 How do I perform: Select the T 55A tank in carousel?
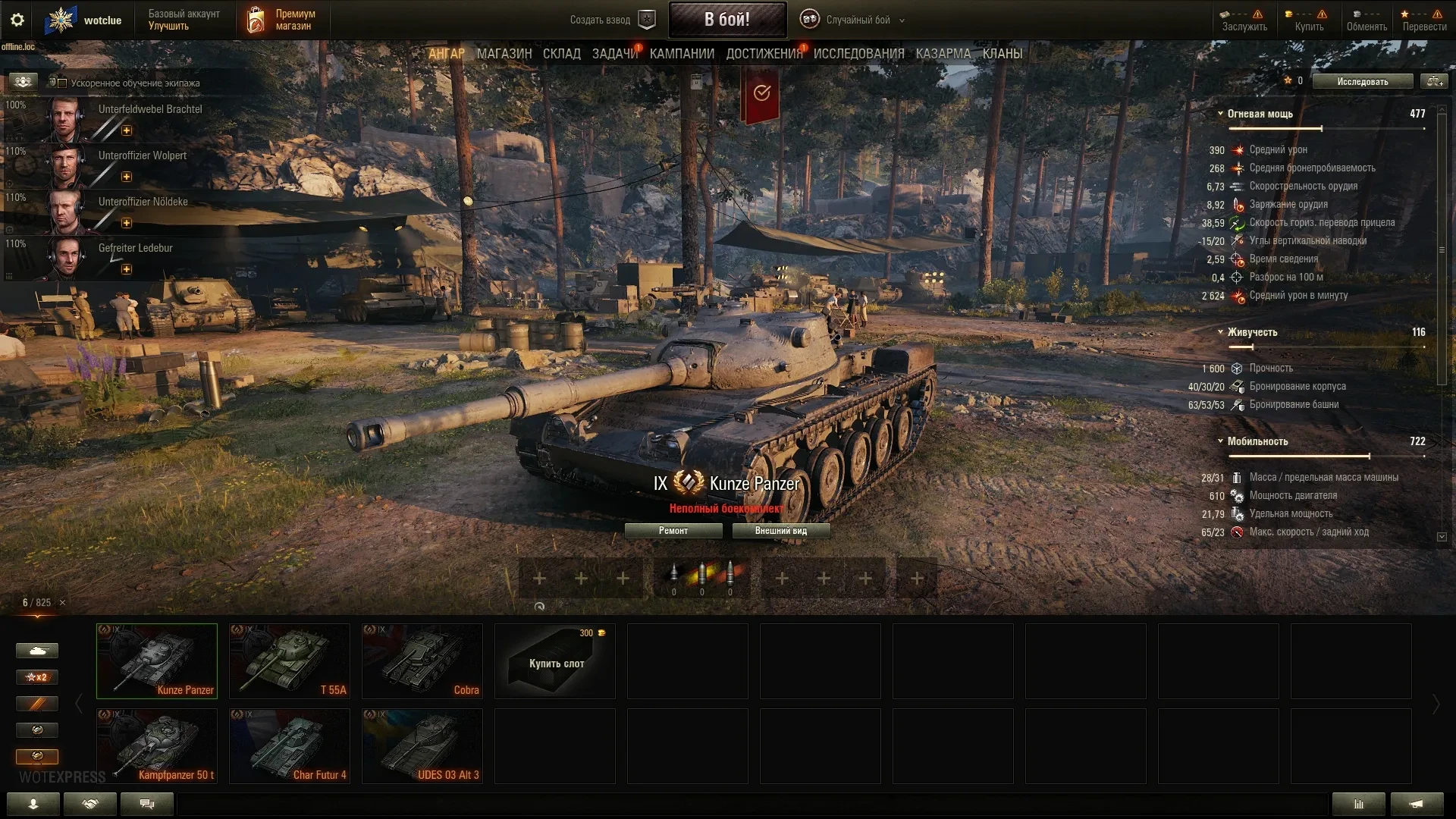pyautogui.click(x=290, y=661)
